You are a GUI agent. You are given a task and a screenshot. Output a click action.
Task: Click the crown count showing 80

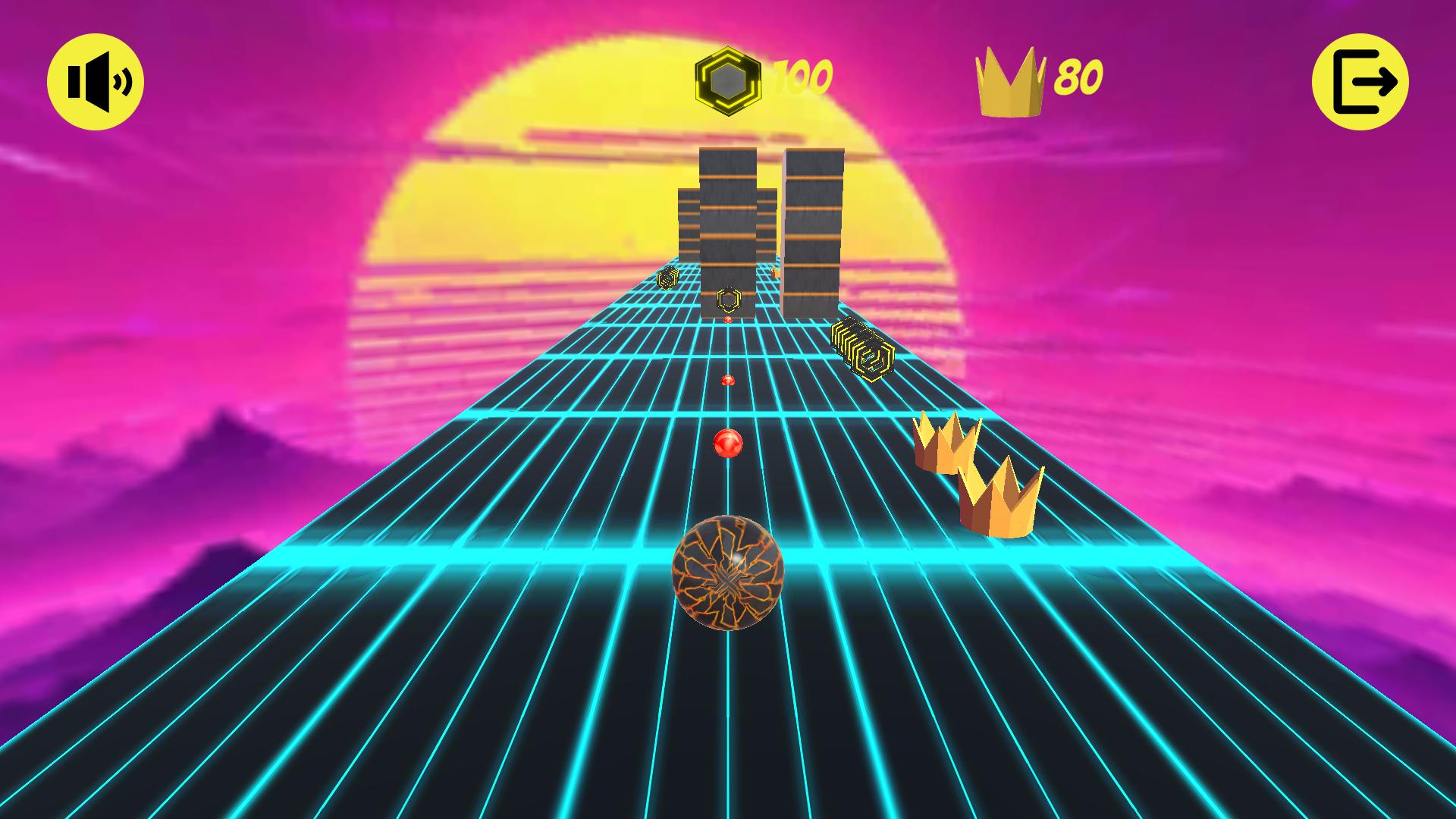point(1081,78)
